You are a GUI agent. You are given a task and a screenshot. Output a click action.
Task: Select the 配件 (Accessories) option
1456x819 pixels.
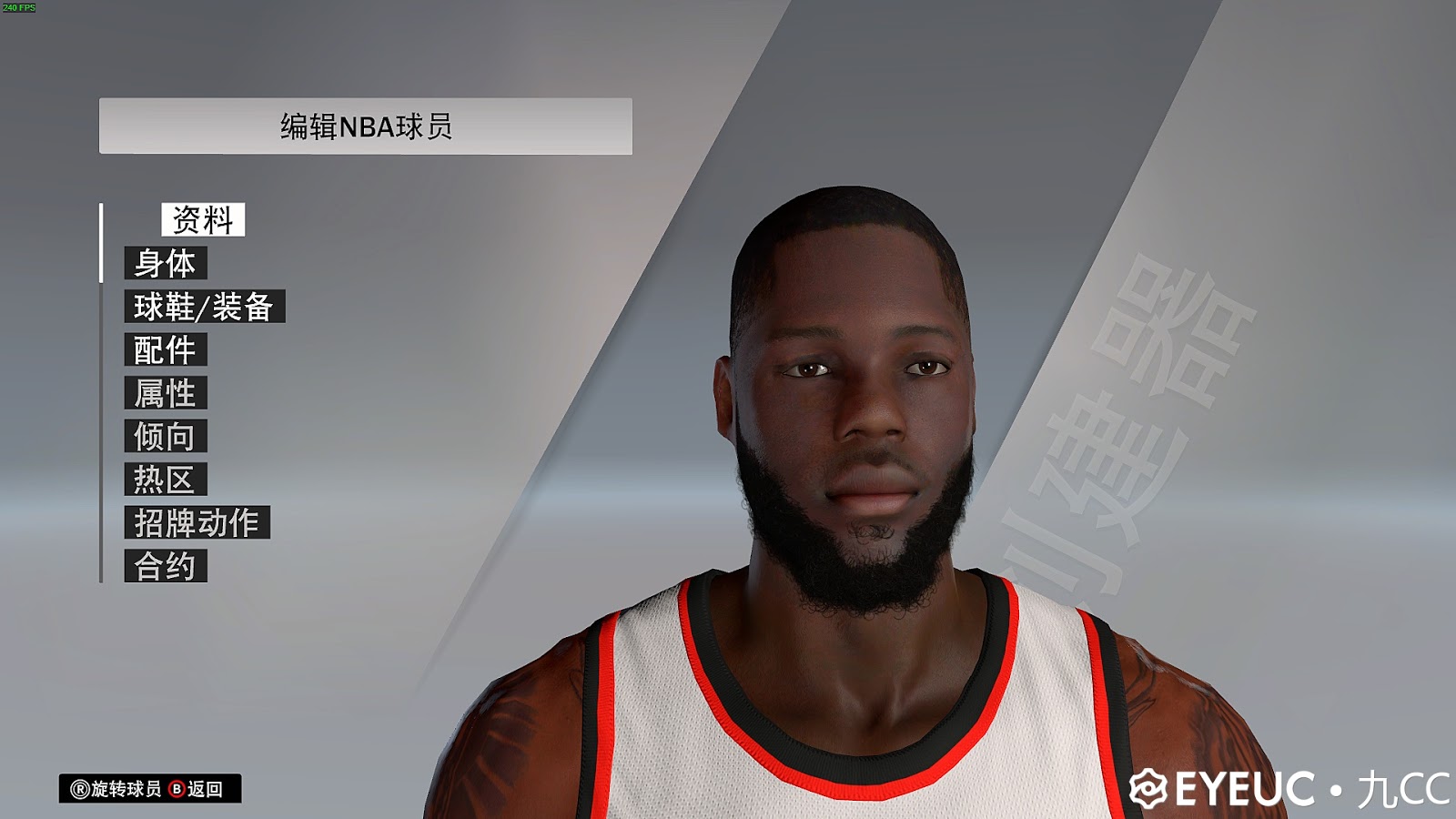167,351
